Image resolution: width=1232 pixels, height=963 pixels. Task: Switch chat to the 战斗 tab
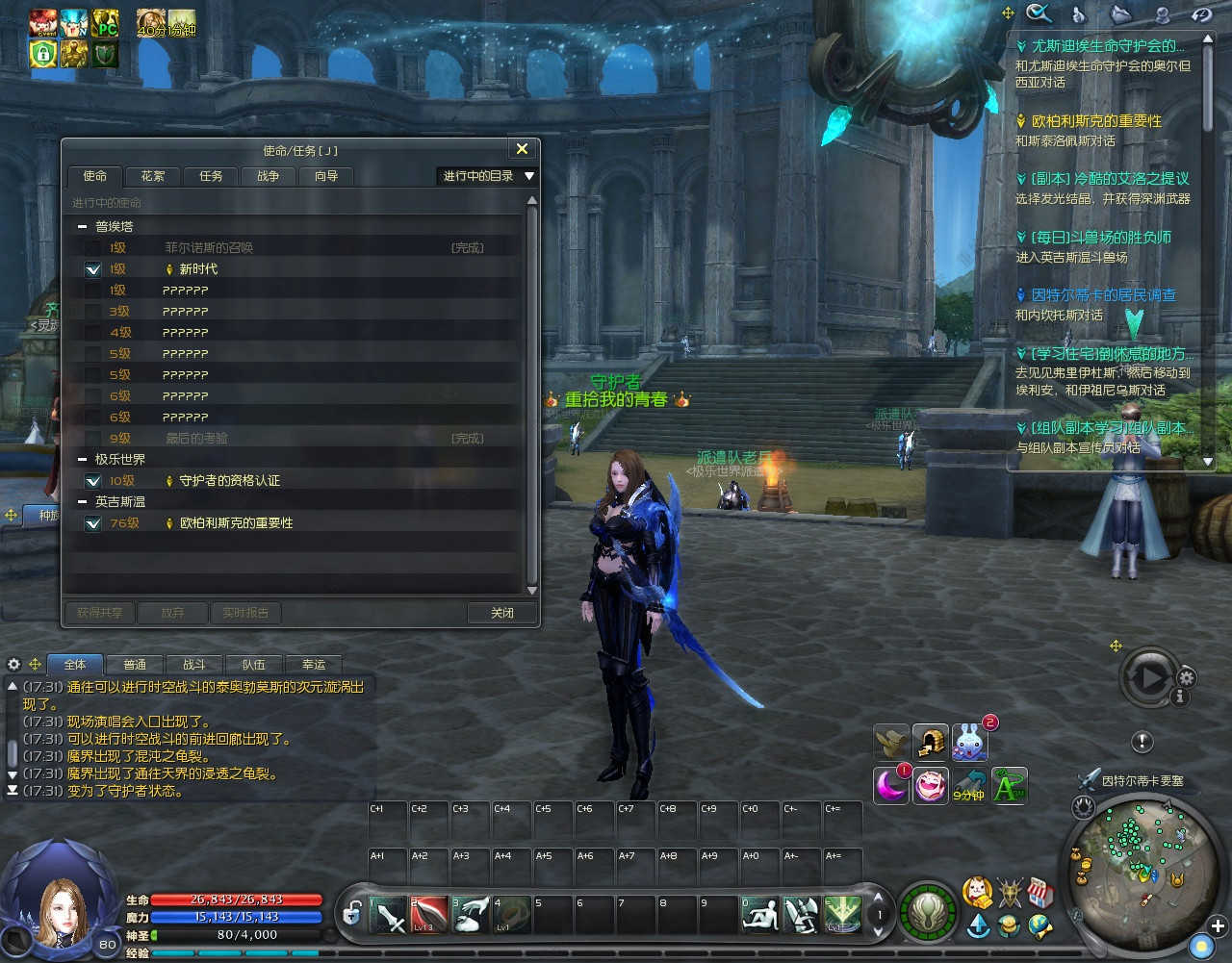[194, 665]
